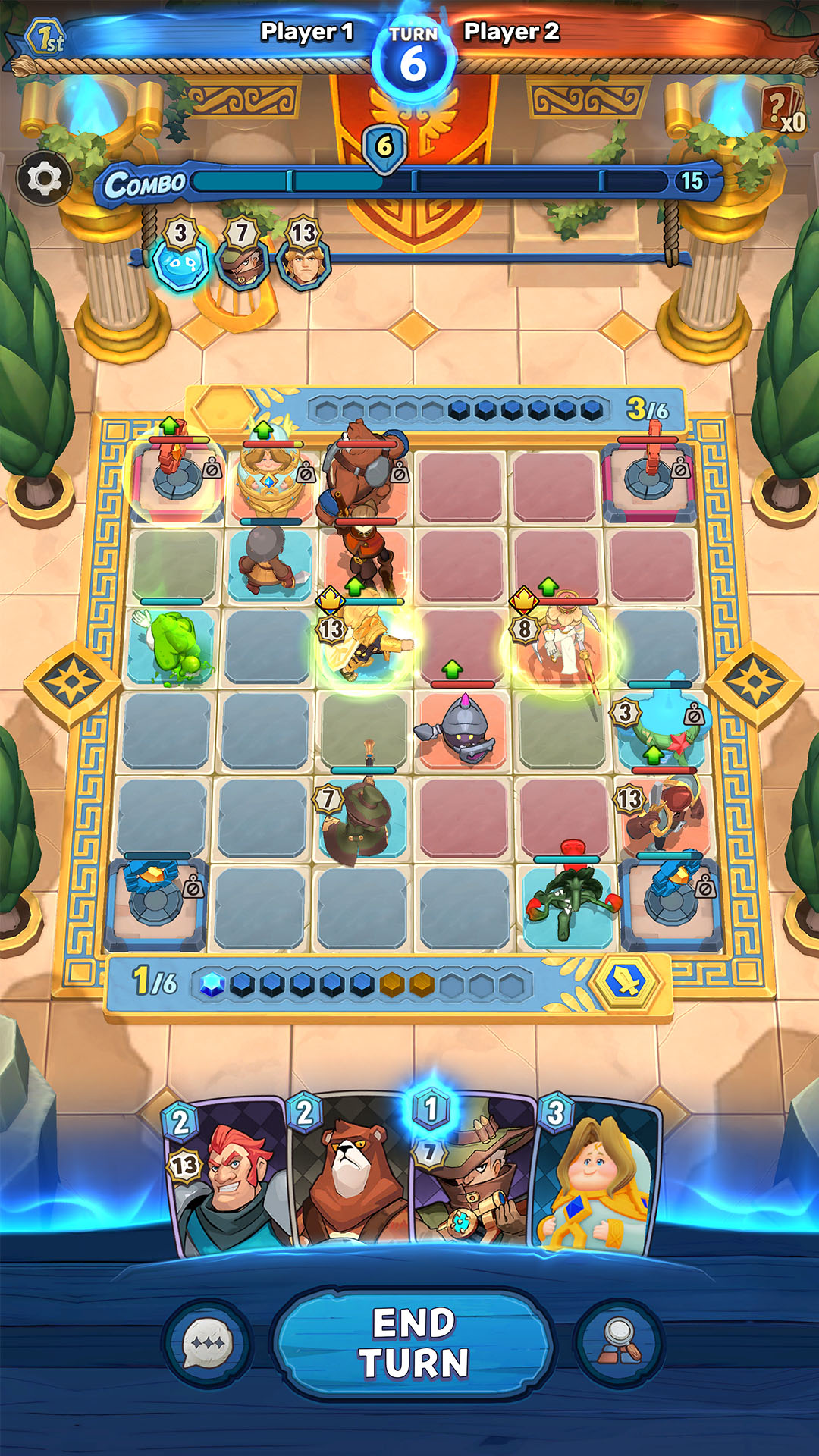Click the END TURN button
The image size is (819, 1456).
click(x=413, y=1343)
